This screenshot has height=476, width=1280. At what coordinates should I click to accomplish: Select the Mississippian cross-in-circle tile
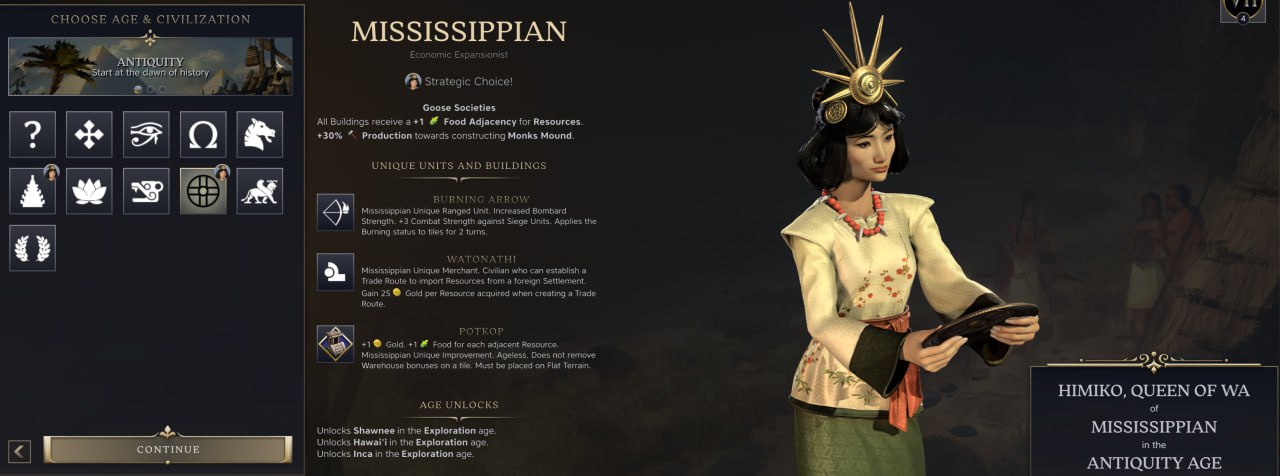(203, 191)
